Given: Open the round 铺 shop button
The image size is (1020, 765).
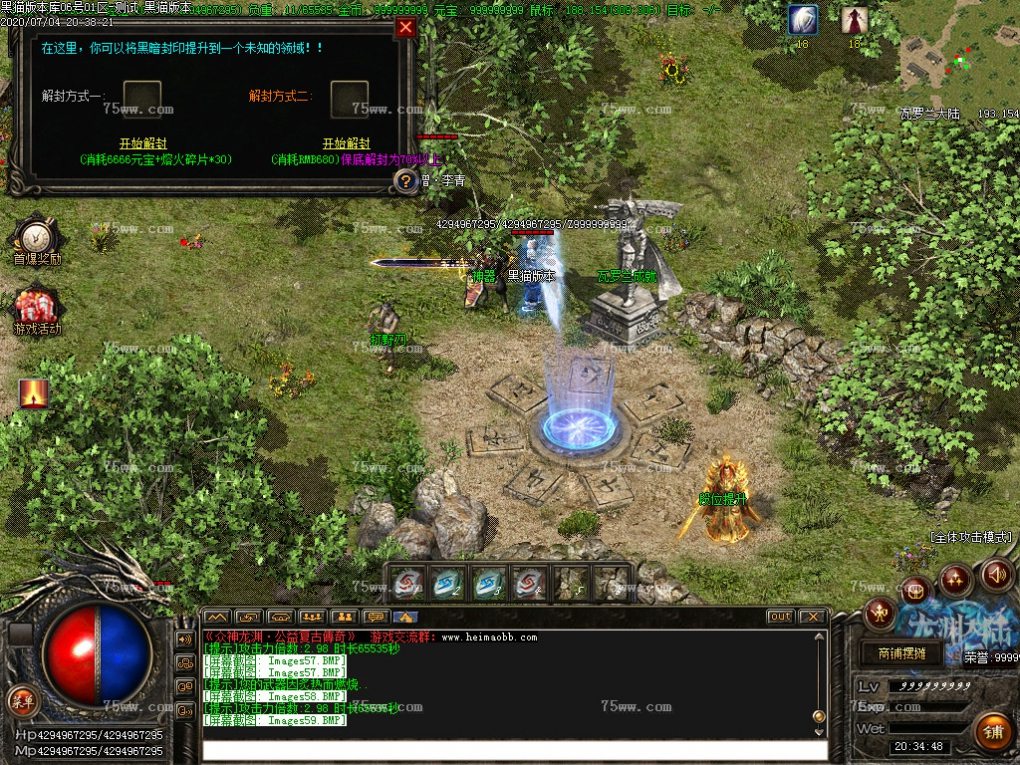Looking at the screenshot, I should point(992,731).
